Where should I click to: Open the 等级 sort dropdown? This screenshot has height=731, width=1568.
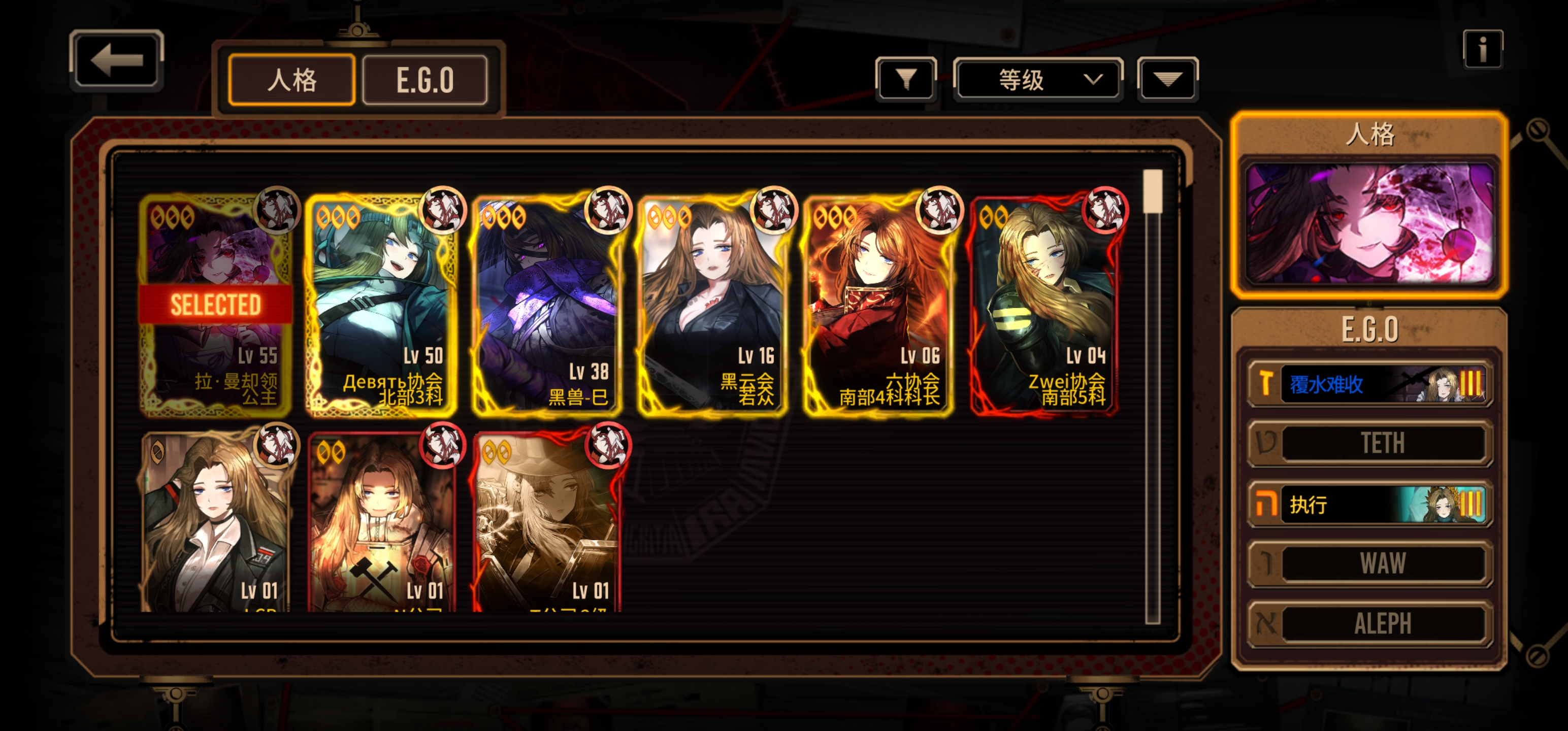pyautogui.click(x=1038, y=79)
